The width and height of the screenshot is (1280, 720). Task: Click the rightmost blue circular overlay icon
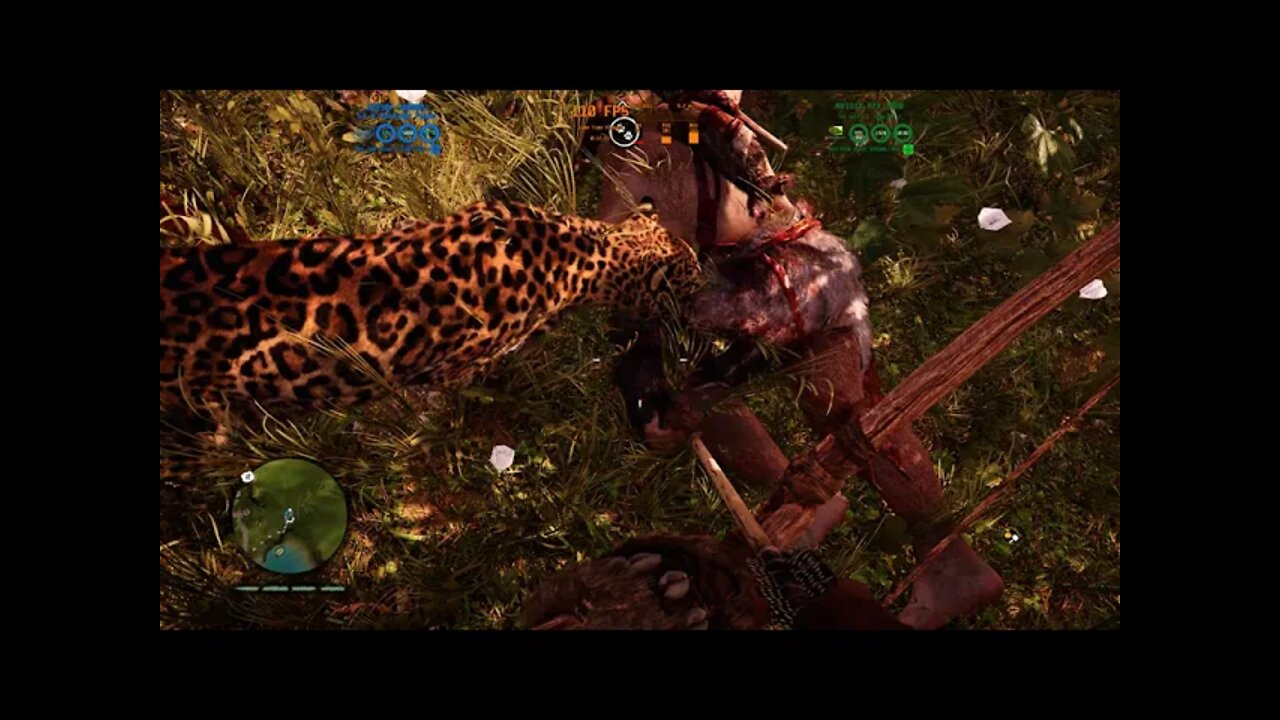(430, 134)
